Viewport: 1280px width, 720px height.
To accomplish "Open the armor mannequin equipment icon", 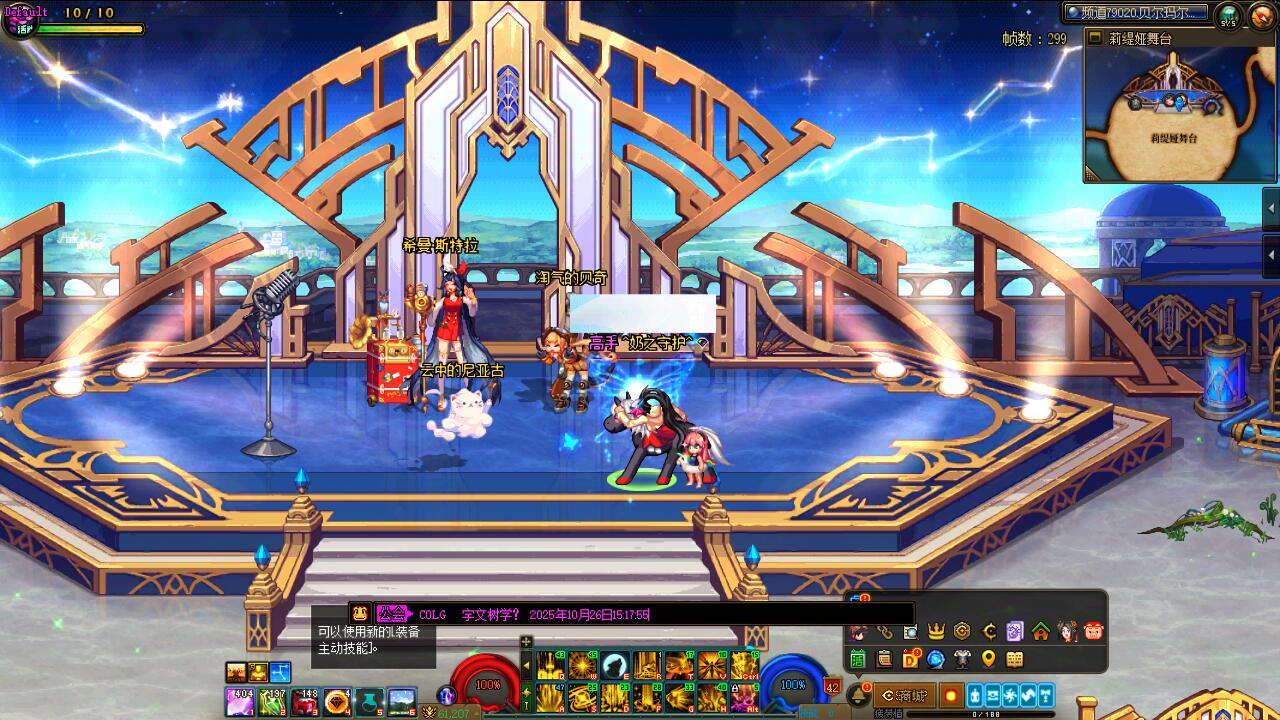I will click(x=962, y=659).
